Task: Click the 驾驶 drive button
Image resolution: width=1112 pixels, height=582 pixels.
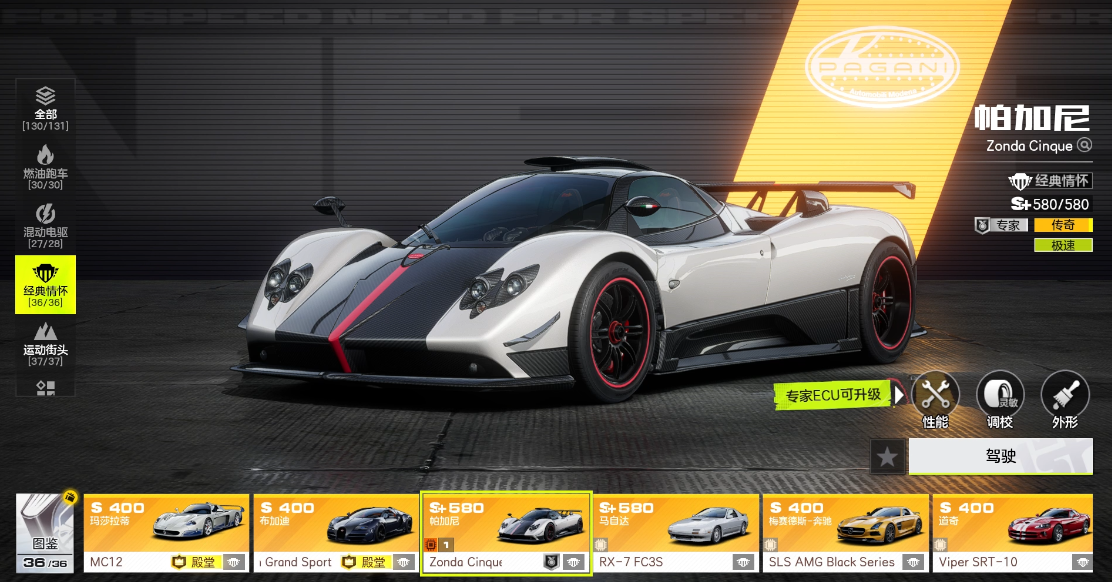Action: [1000, 456]
